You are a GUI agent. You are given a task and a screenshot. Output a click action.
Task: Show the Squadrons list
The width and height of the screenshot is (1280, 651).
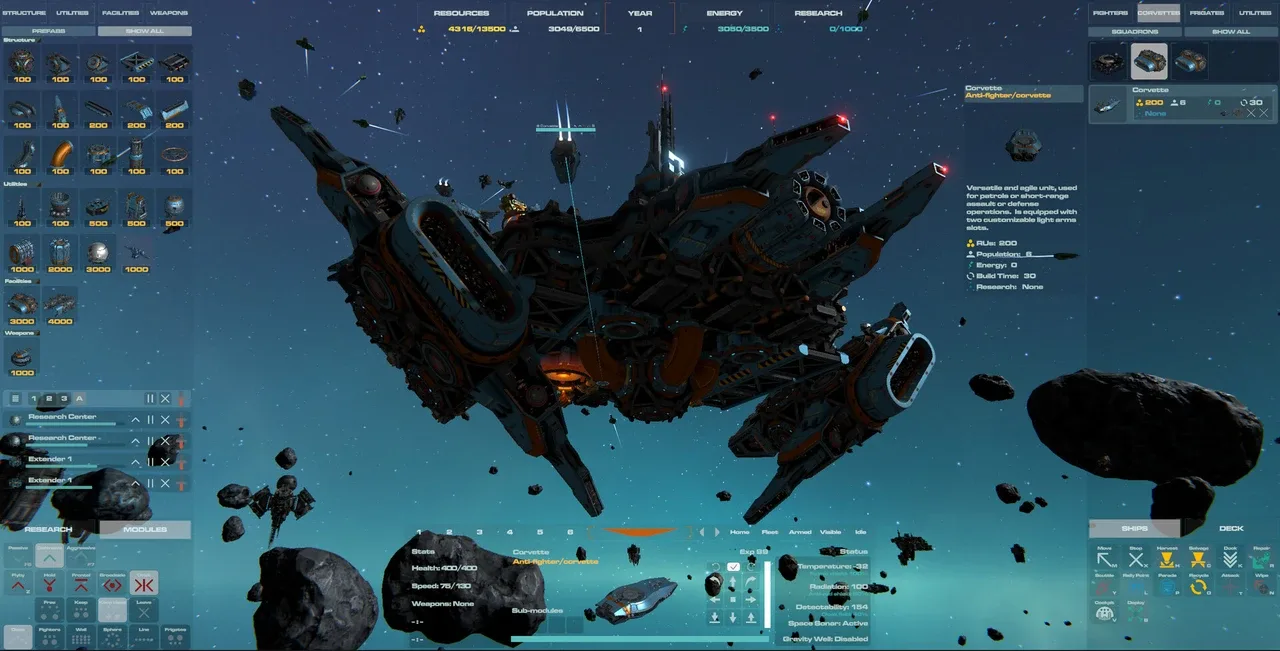(x=1134, y=31)
